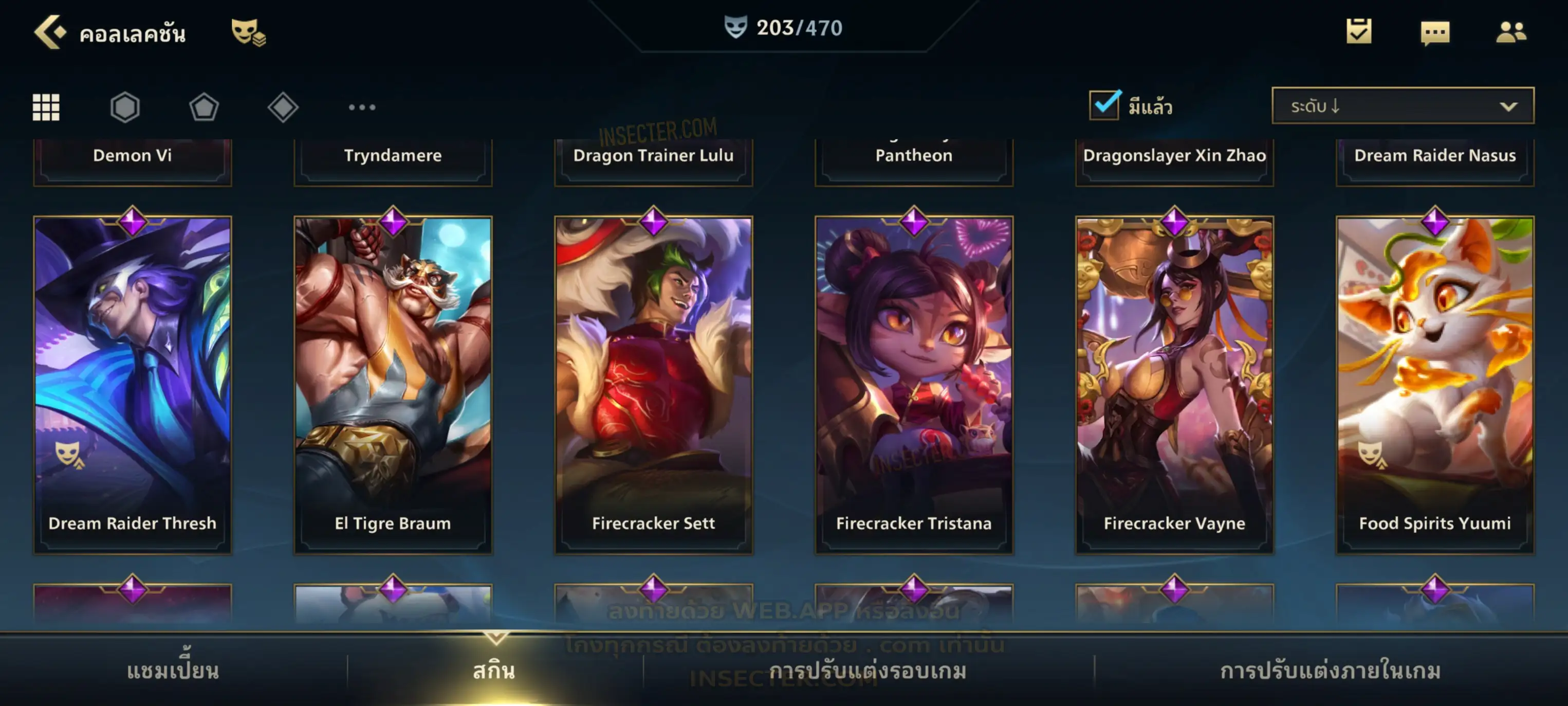Open the friends list icon
The height and width of the screenshot is (706, 1568).
click(x=1510, y=32)
